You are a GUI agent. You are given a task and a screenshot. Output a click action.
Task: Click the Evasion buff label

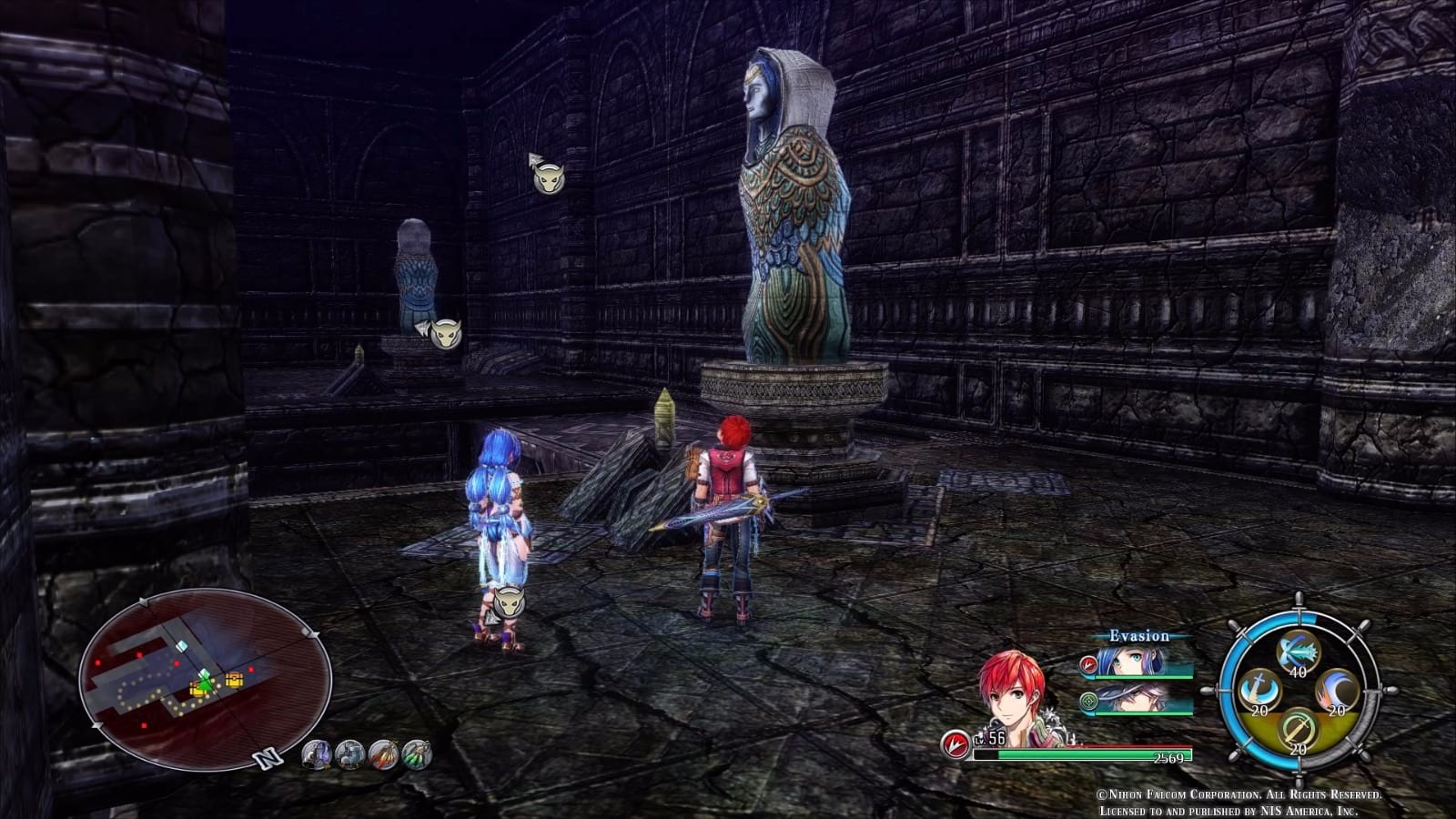click(1139, 636)
